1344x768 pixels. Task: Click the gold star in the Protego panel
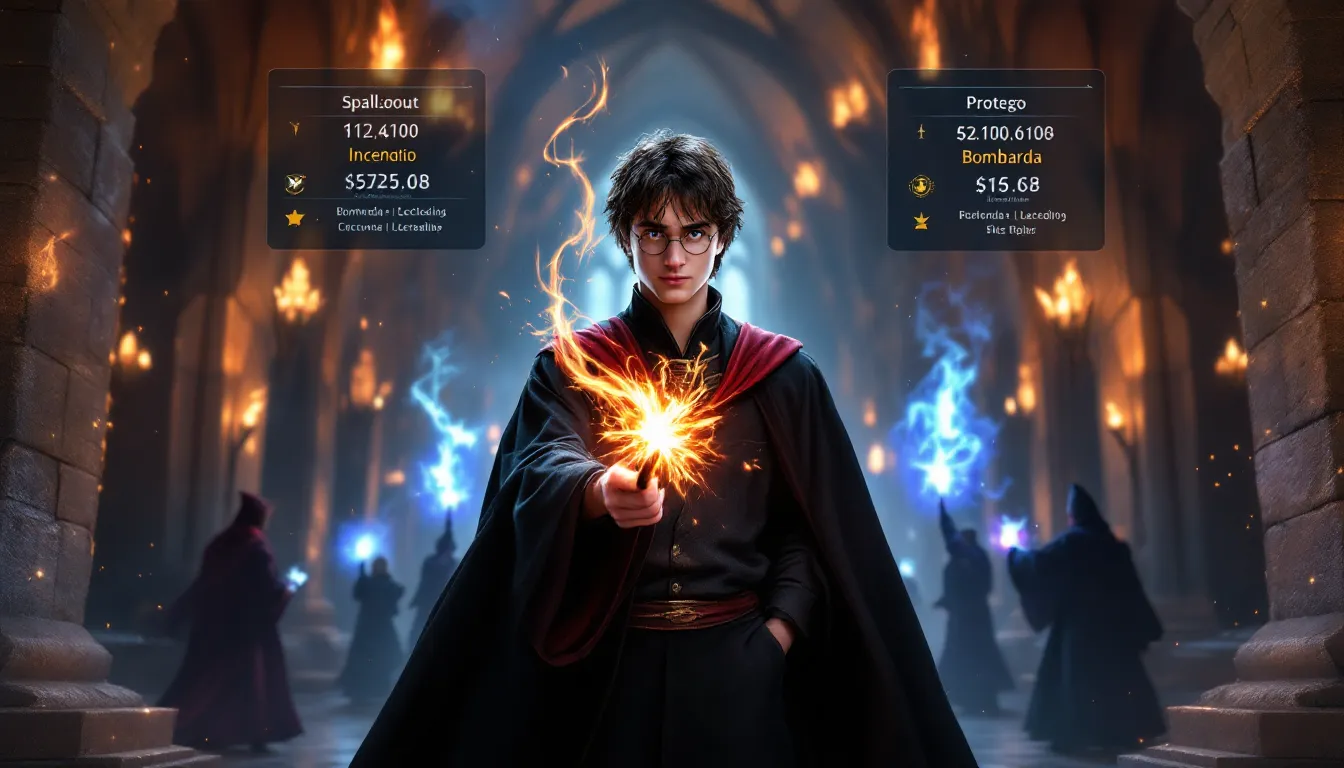coord(921,221)
